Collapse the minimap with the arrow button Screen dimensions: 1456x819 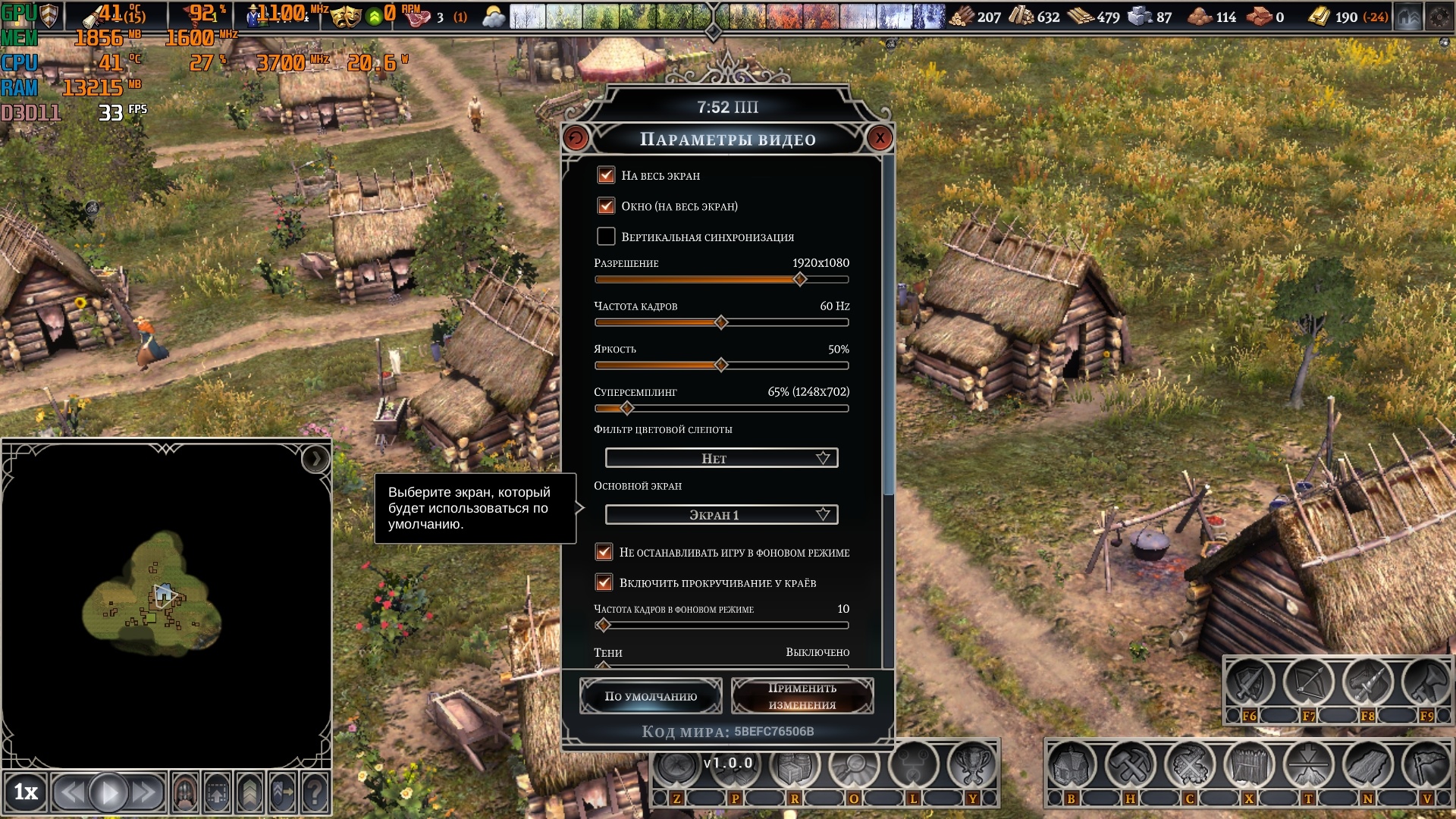point(315,459)
